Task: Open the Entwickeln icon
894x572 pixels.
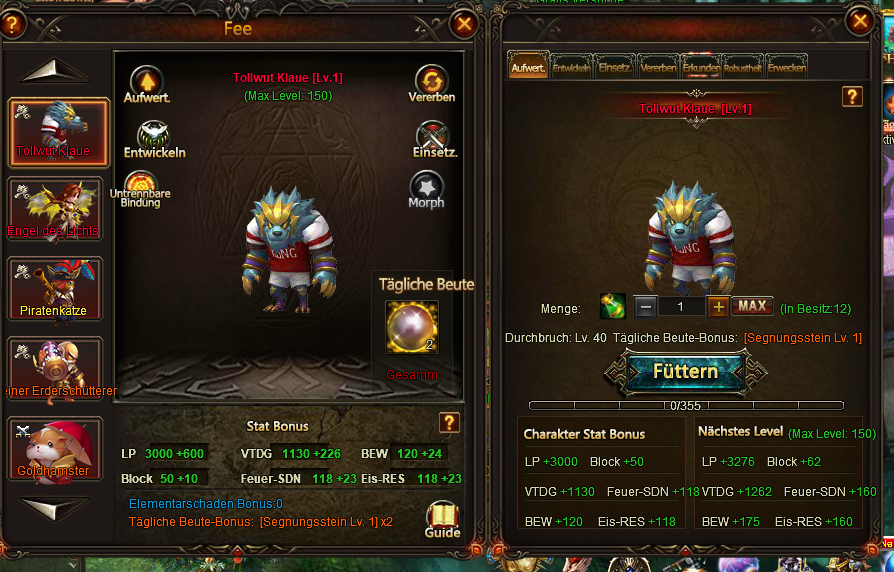Action: (154, 139)
